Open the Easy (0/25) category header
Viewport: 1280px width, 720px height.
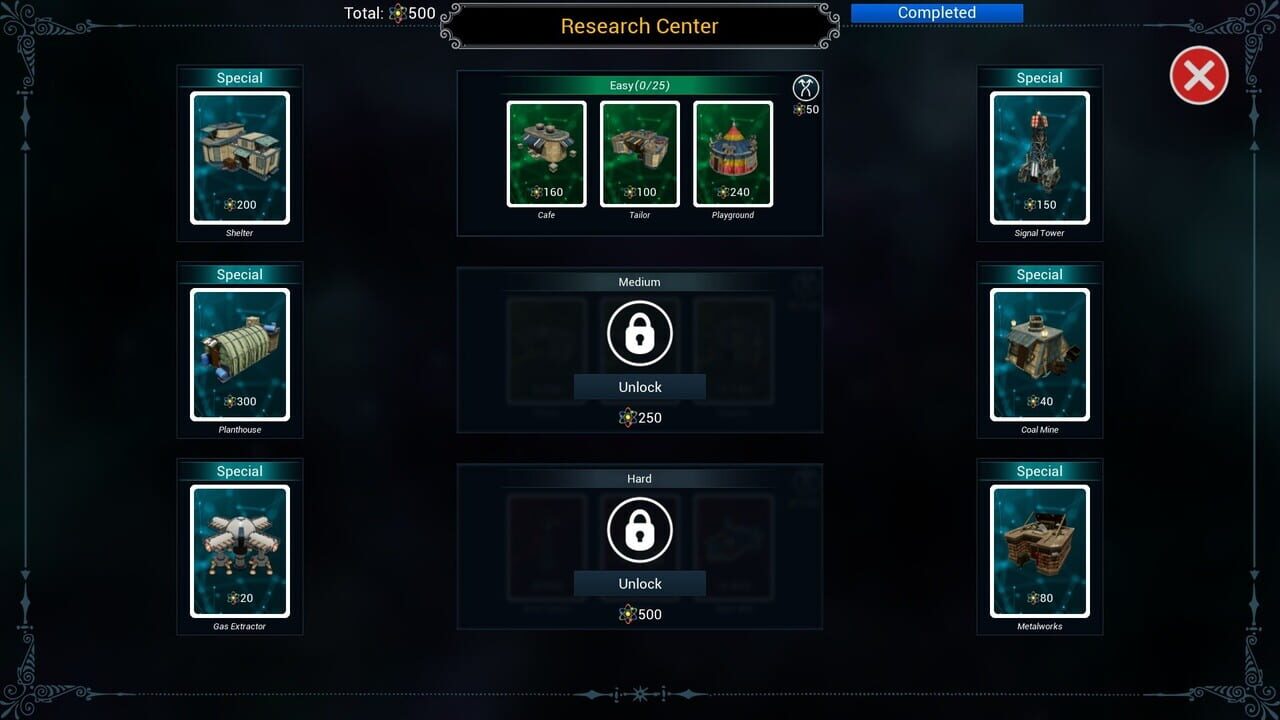640,86
